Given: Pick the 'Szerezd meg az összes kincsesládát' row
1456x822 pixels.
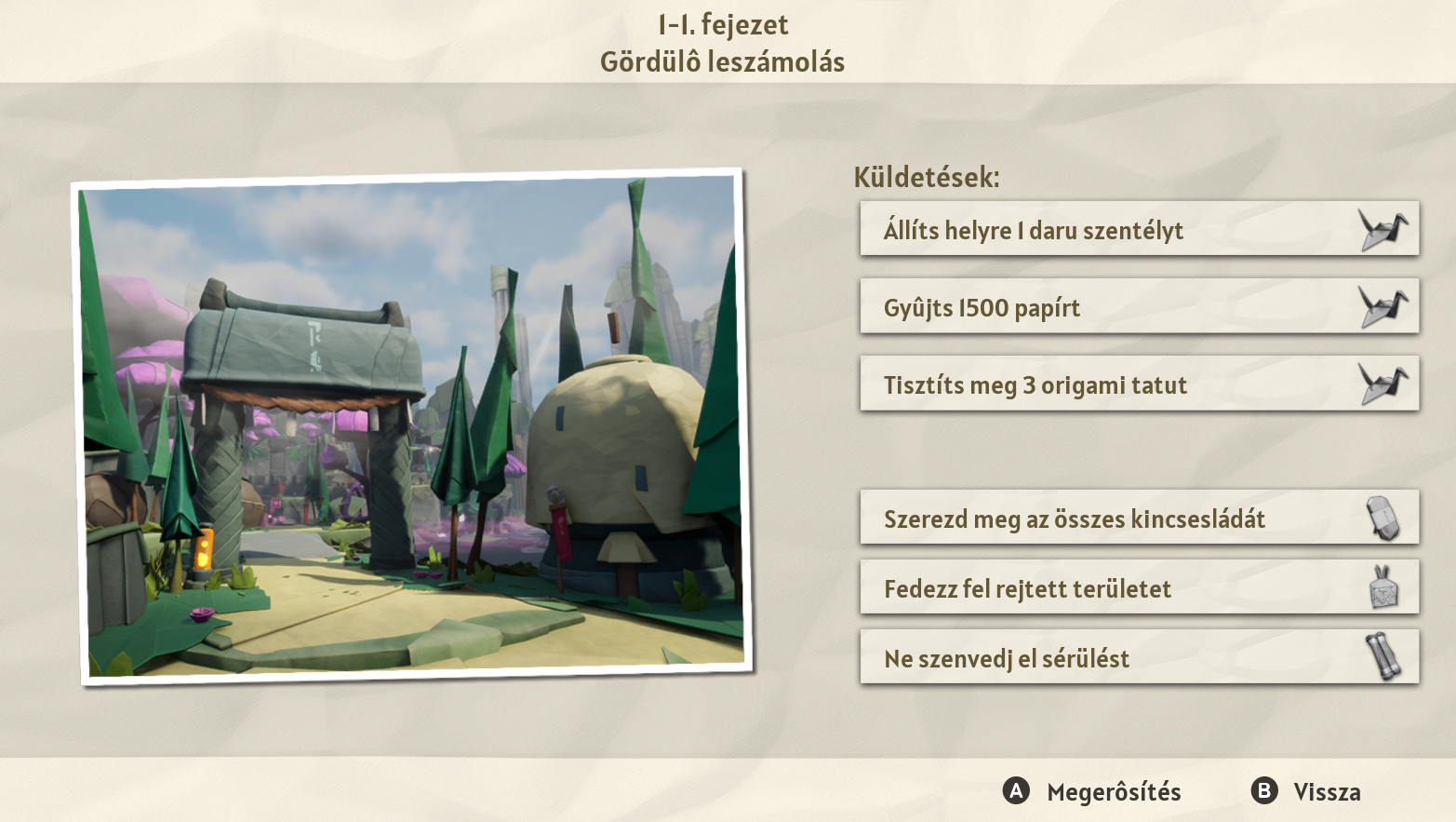Looking at the screenshot, I should (1139, 518).
